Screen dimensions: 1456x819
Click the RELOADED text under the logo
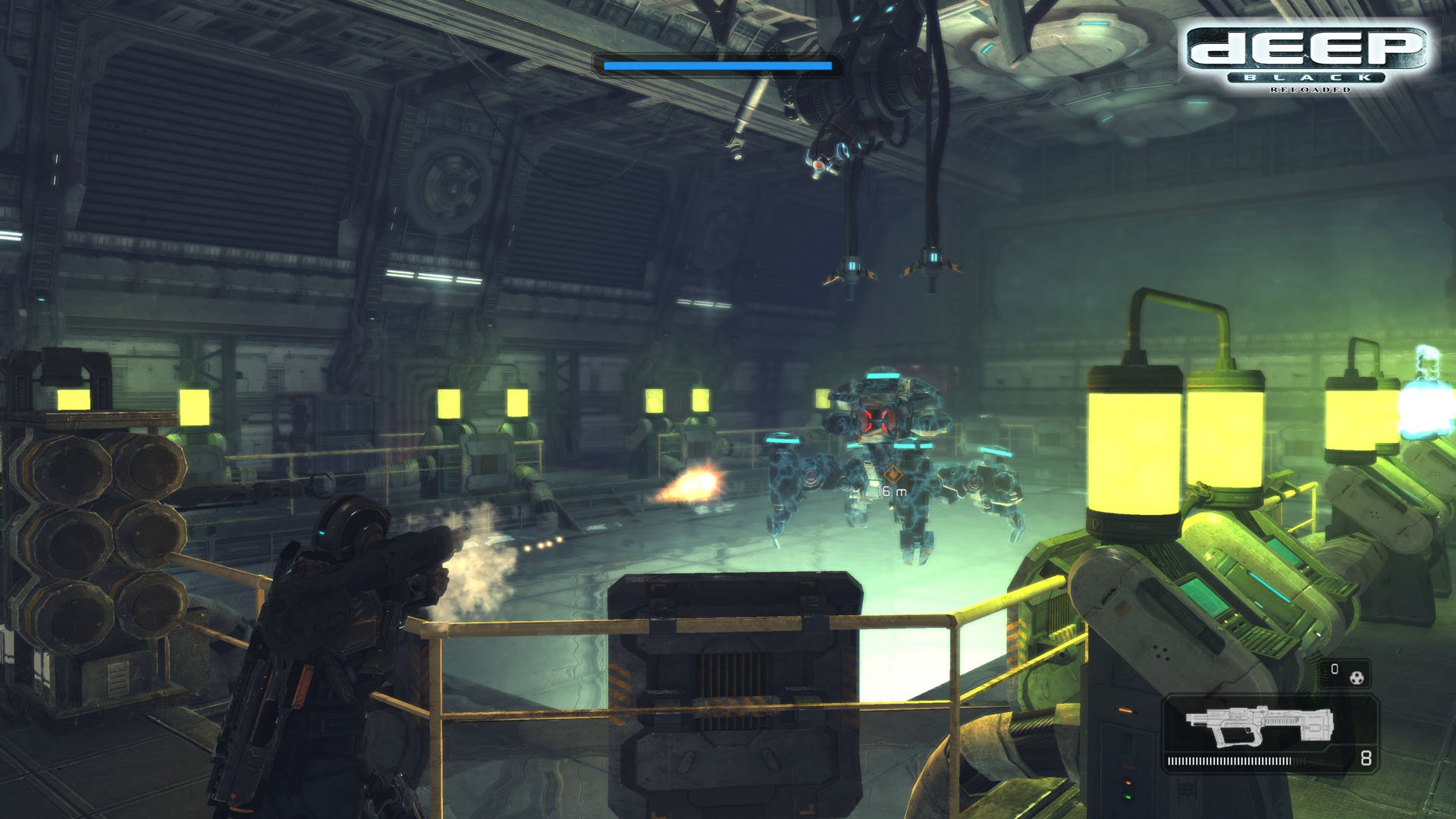click(1310, 89)
